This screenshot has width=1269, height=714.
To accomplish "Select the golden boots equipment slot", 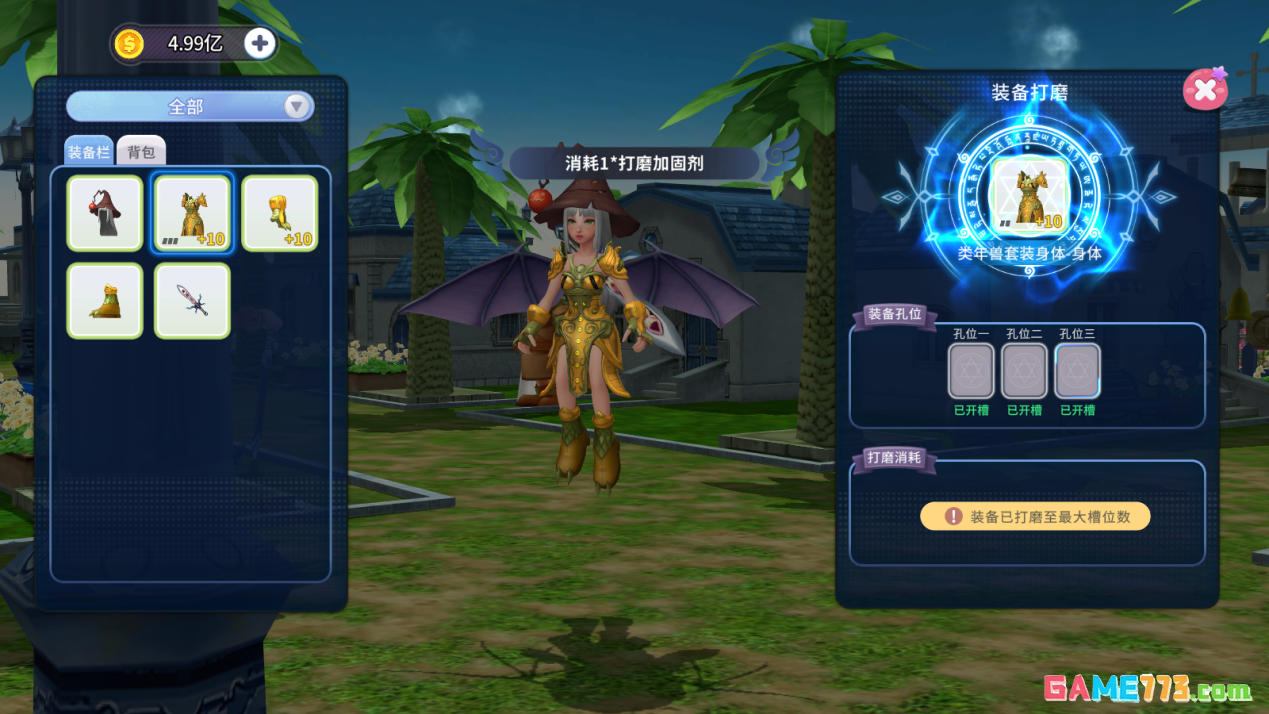I will click(105, 300).
